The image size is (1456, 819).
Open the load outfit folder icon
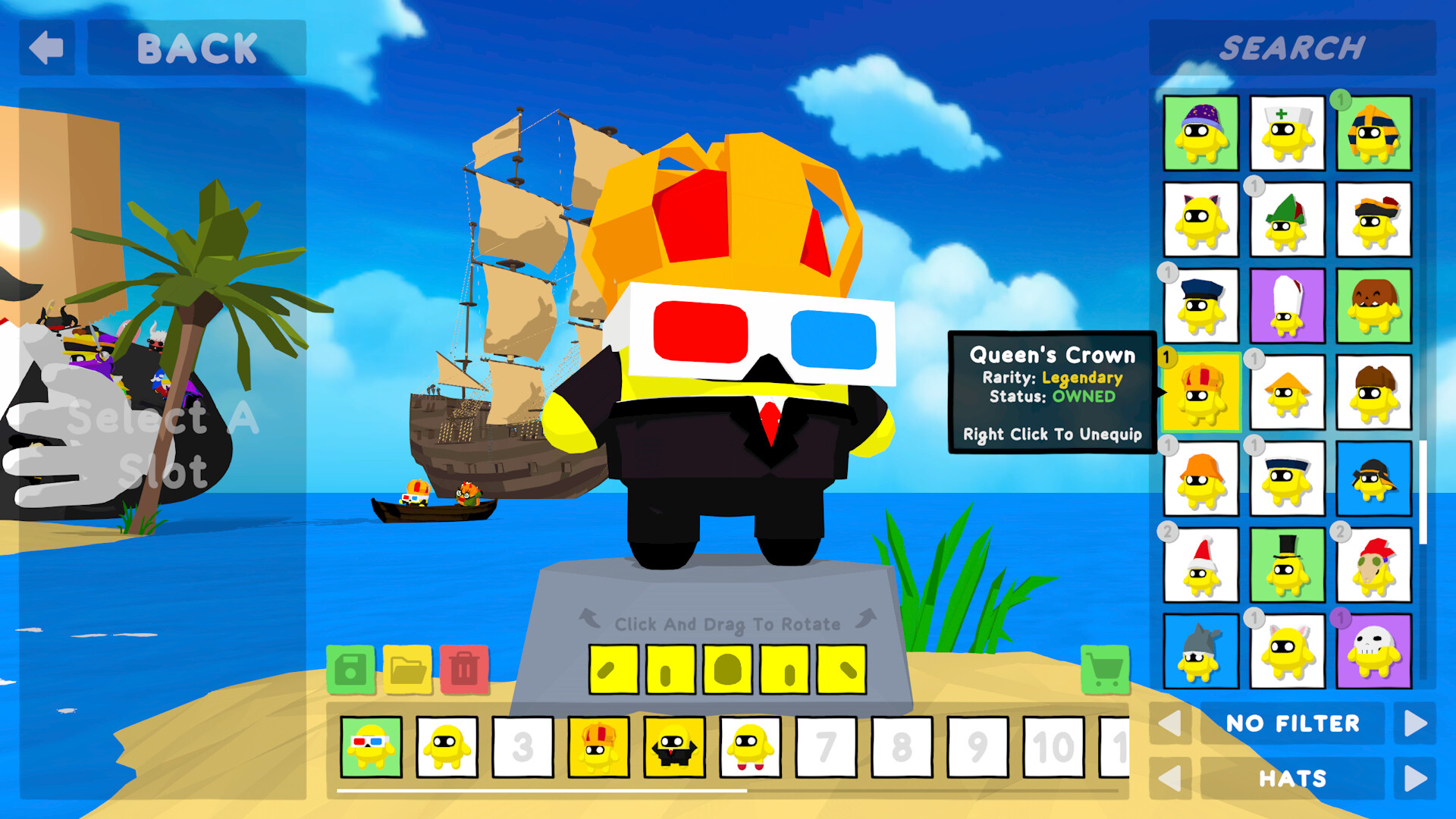pos(406,670)
